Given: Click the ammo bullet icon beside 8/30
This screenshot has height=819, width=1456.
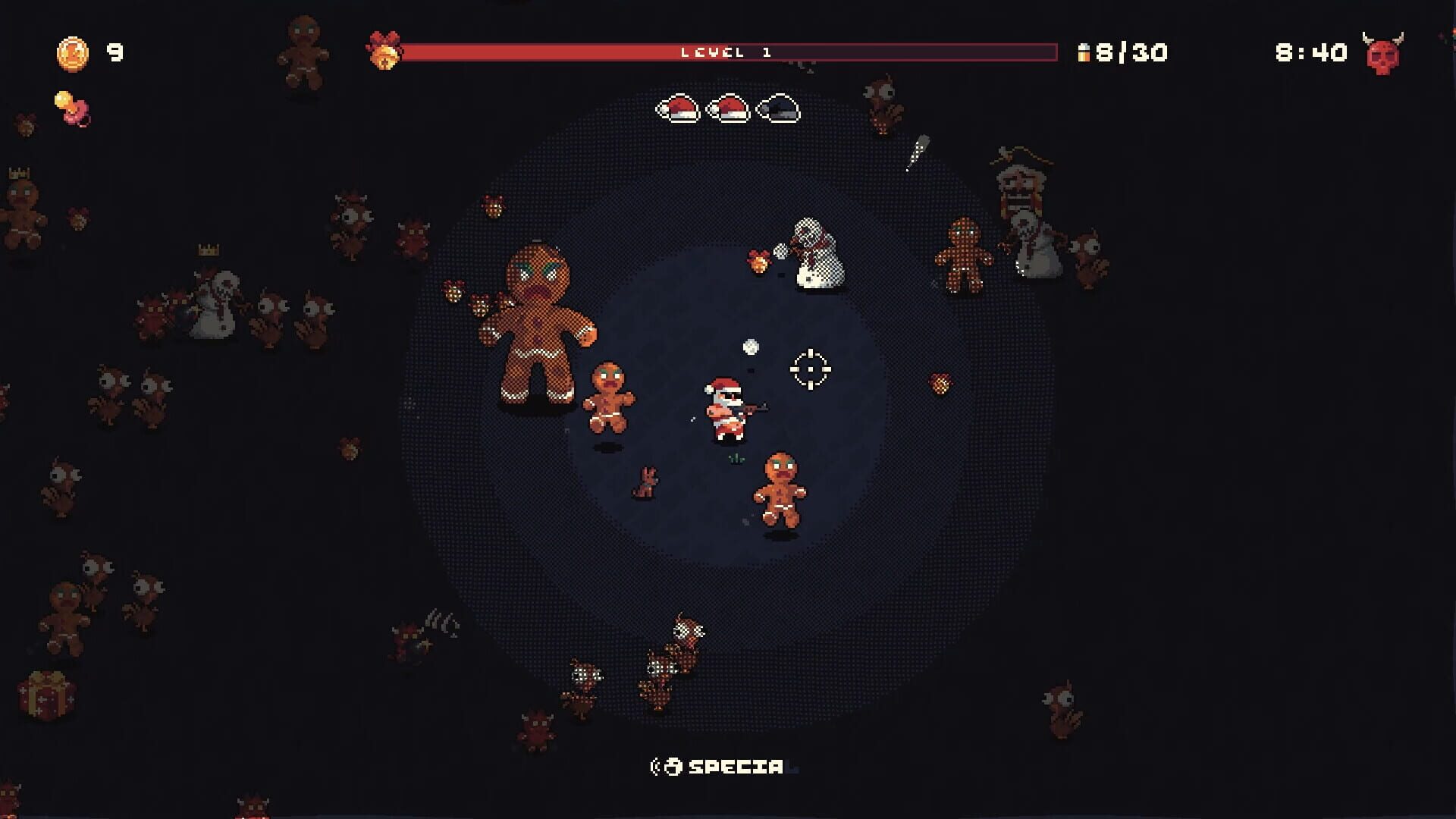Looking at the screenshot, I should coord(1084,53).
